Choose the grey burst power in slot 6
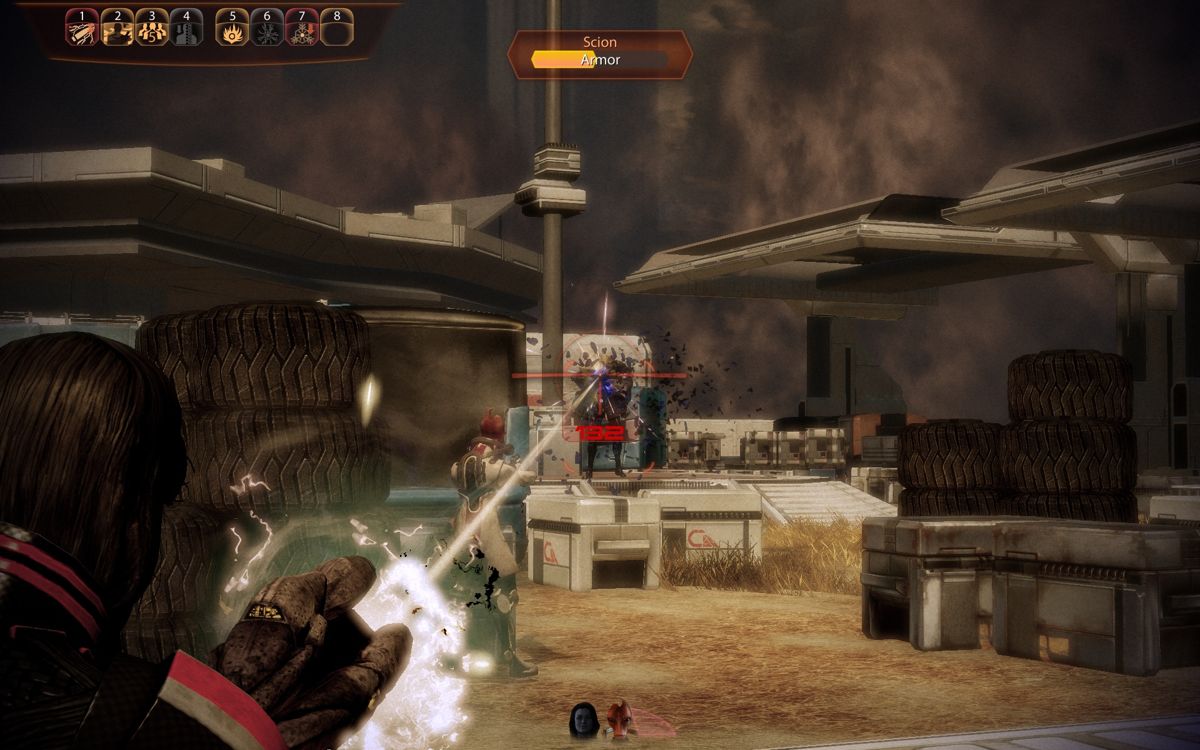Viewport: 1200px width, 750px height. pos(267,28)
